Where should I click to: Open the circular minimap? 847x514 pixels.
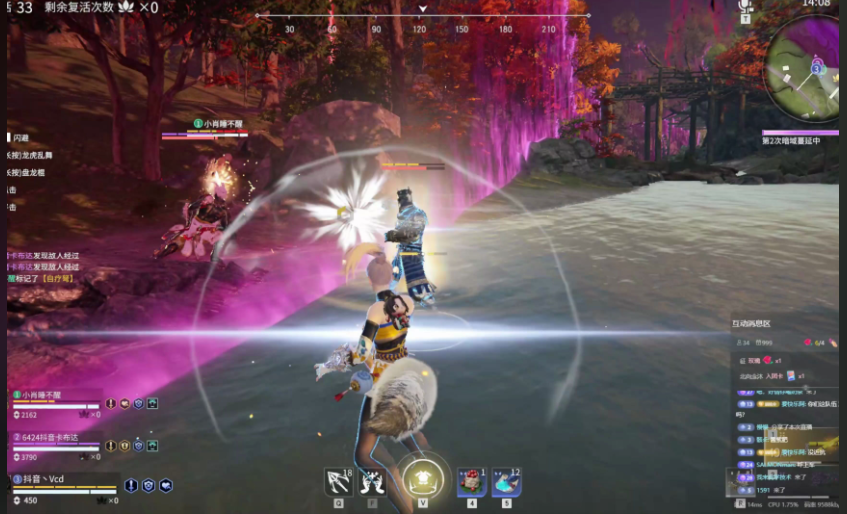pyautogui.click(x=801, y=73)
